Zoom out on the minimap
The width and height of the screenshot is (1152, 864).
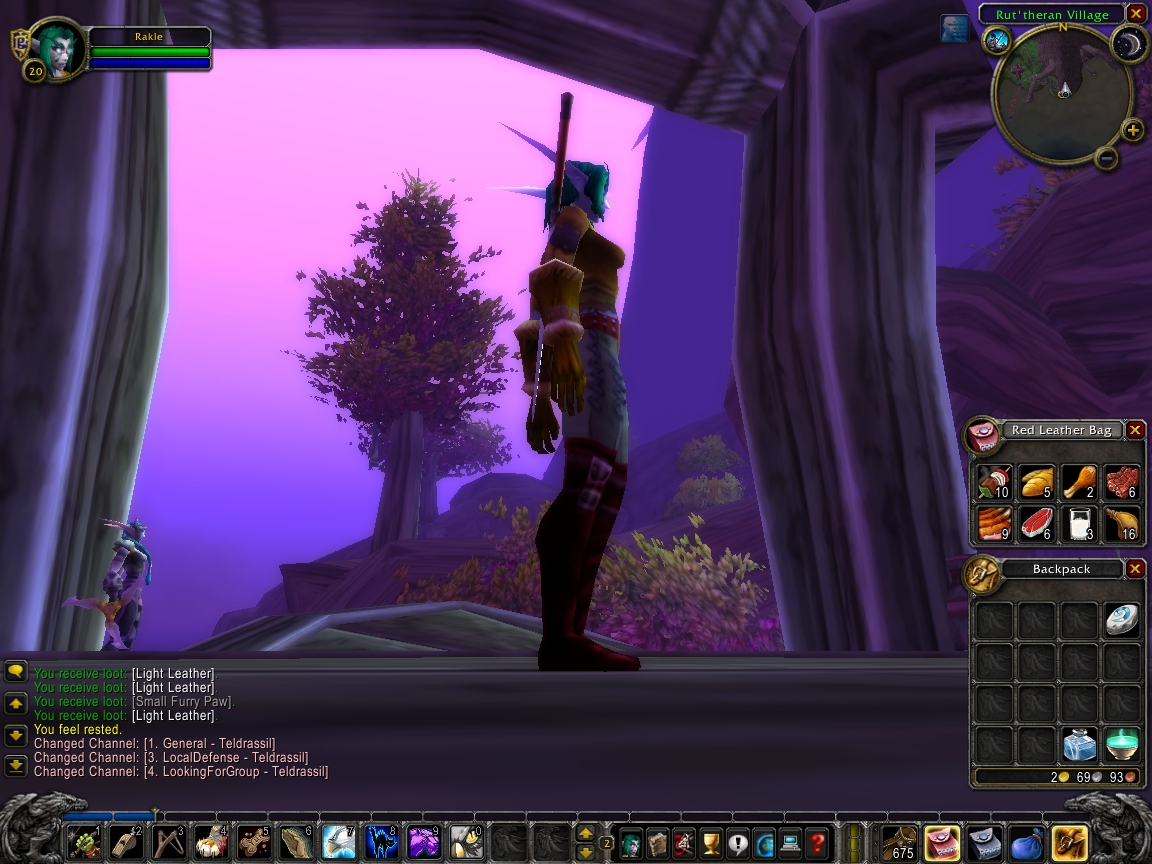pyautogui.click(x=1106, y=158)
